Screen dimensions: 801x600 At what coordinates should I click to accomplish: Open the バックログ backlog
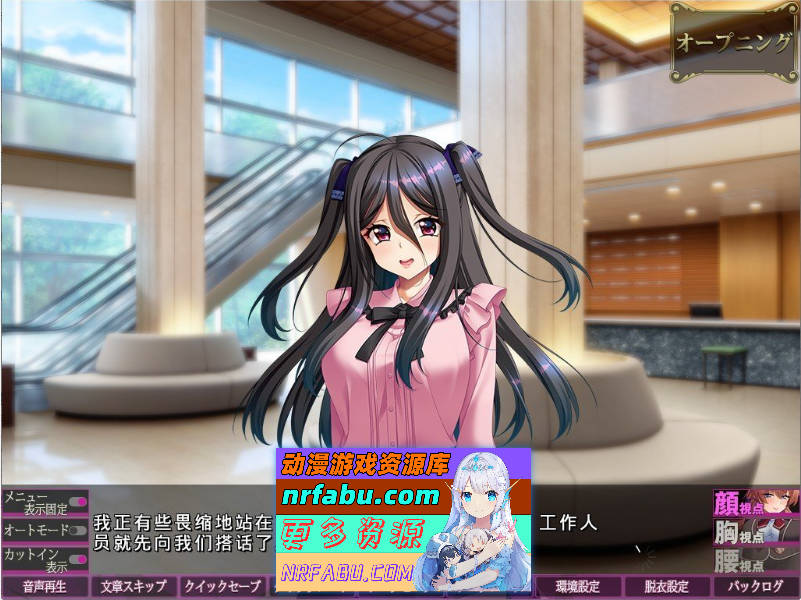[x=756, y=587]
